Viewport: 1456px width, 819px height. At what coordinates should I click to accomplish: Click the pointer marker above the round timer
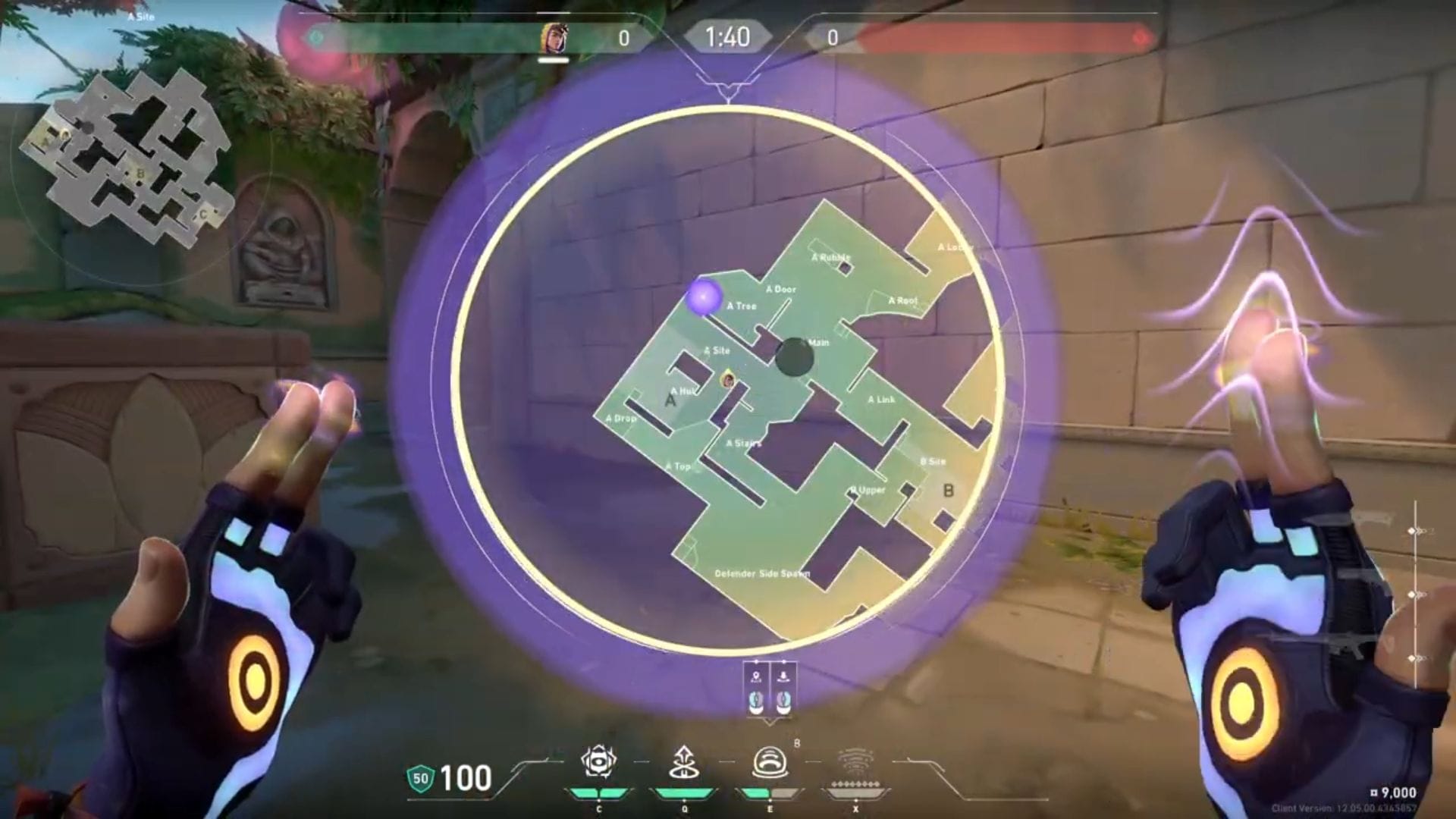pos(727,89)
